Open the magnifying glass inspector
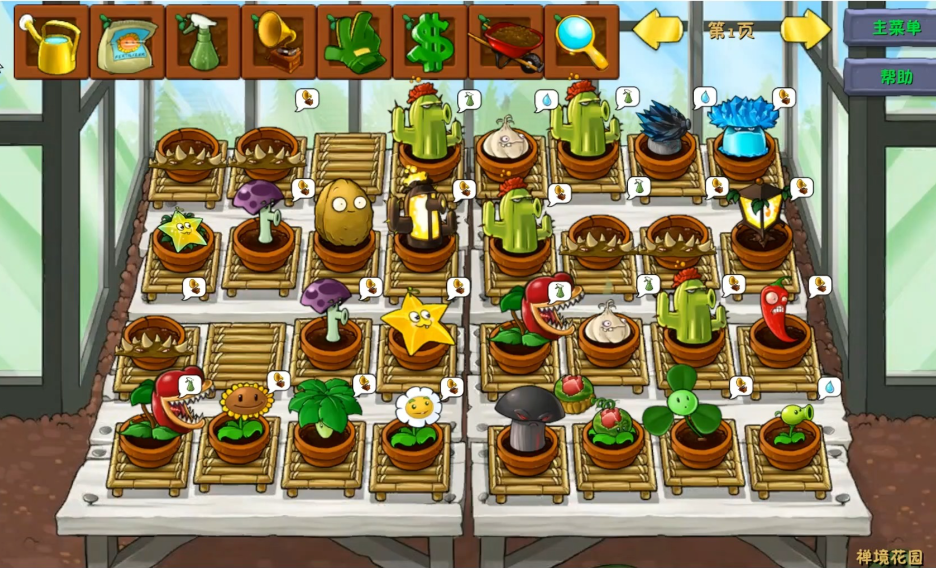 (582, 42)
